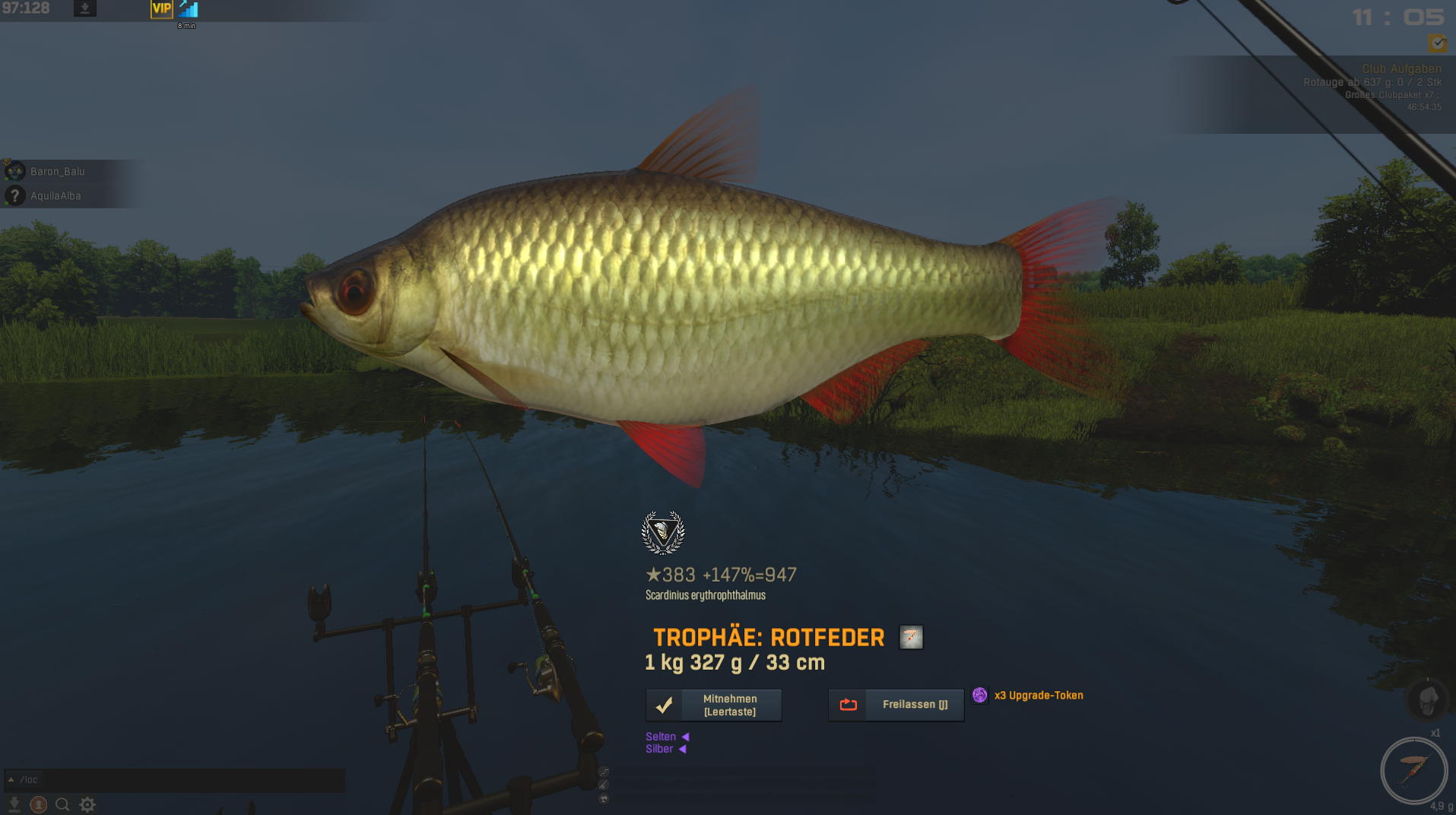This screenshot has width=1456, height=815.
Task: Click the lure thumbnail beside Trophäe: Rotfeder
Action: (x=911, y=637)
